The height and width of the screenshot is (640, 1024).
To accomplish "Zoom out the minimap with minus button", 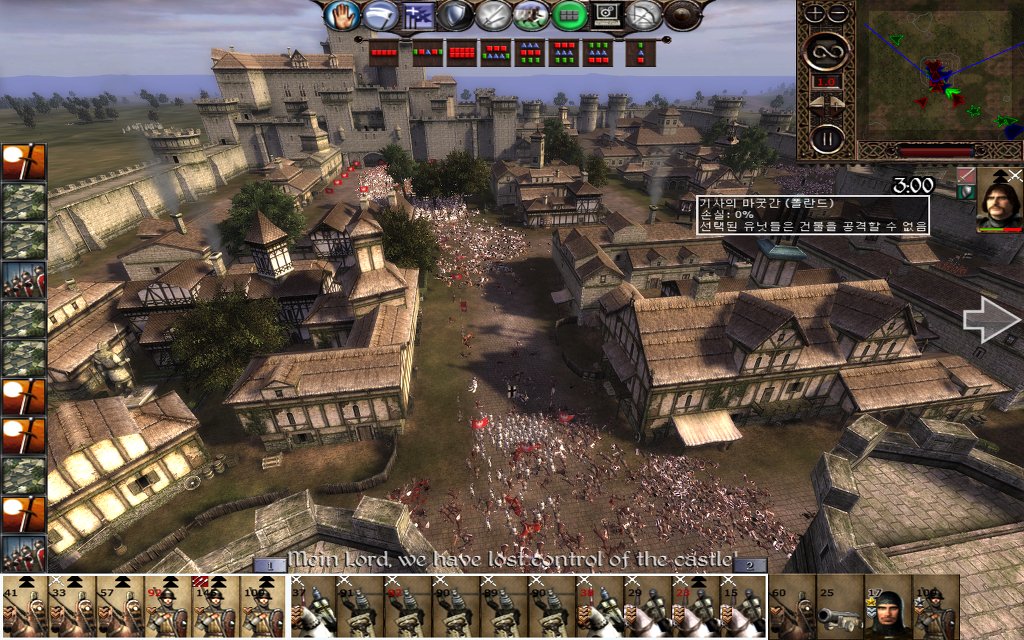I will pyautogui.click(x=837, y=13).
